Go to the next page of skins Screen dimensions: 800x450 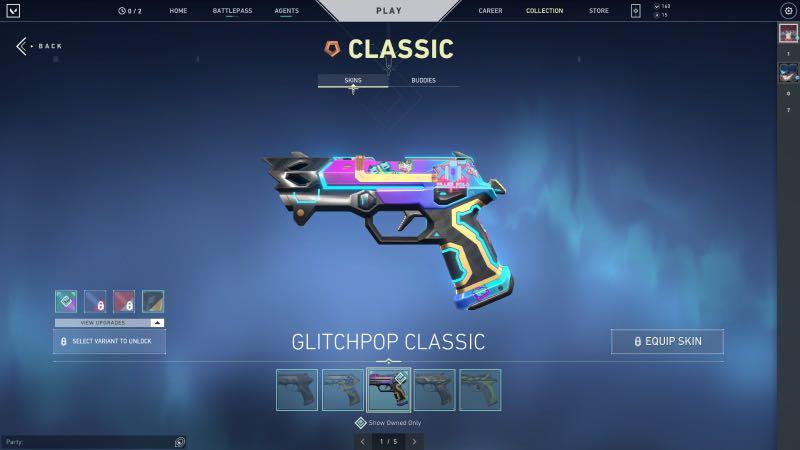pyautogui.click(x=414, y=441)
